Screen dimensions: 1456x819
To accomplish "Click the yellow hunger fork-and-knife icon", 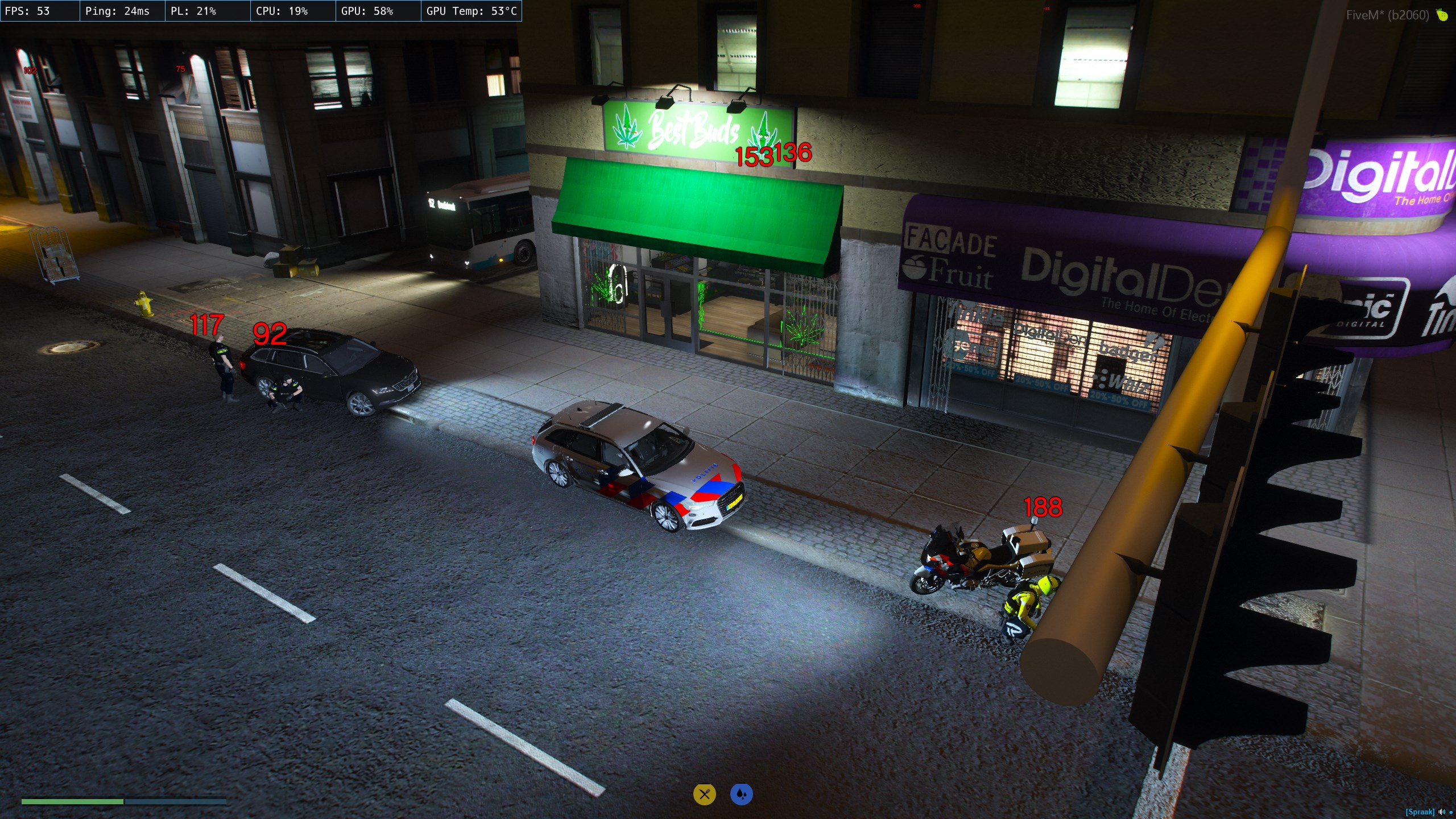I will point(704,794).
